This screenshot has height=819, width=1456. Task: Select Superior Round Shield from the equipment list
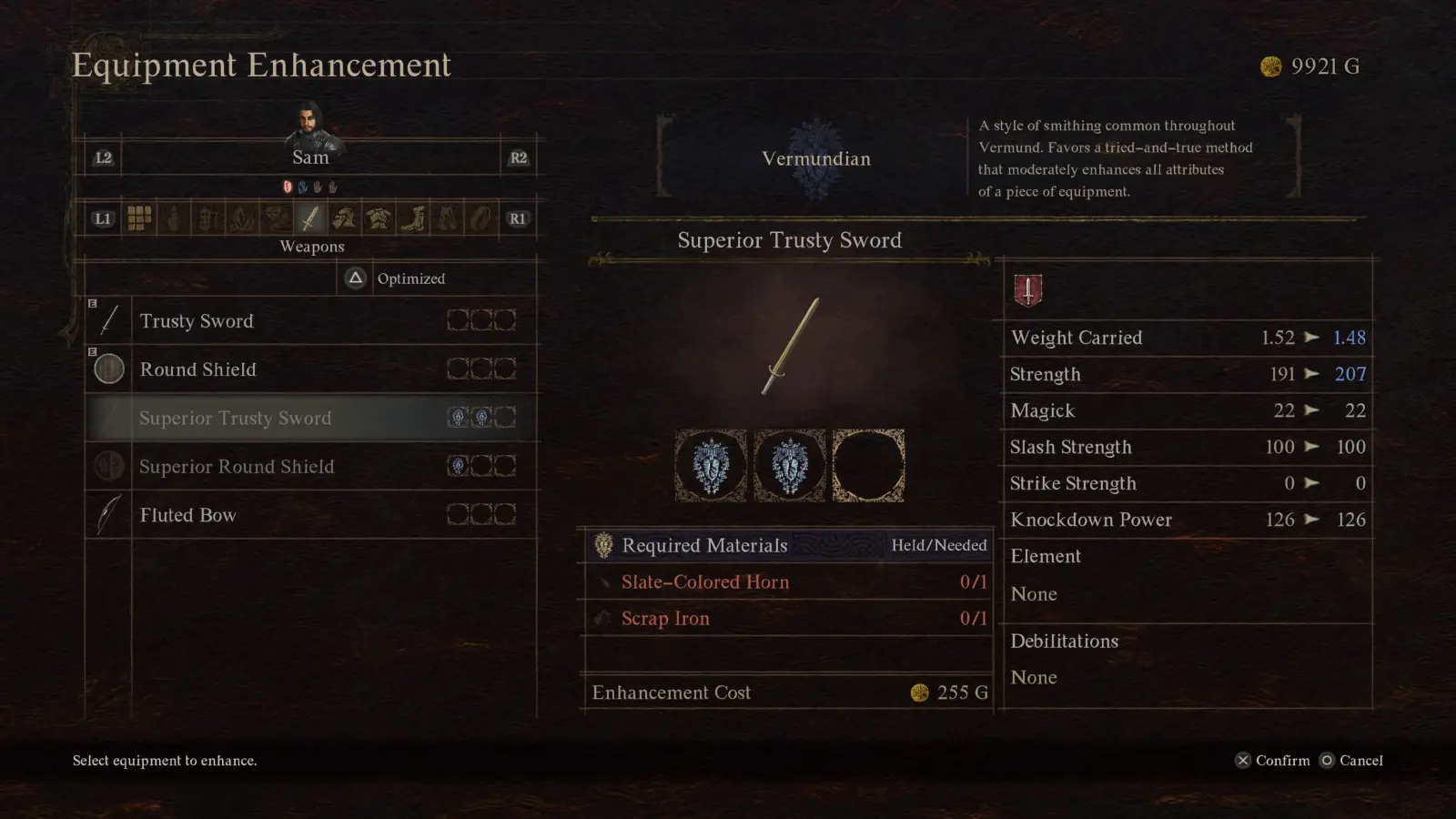[x=237, y=466]
